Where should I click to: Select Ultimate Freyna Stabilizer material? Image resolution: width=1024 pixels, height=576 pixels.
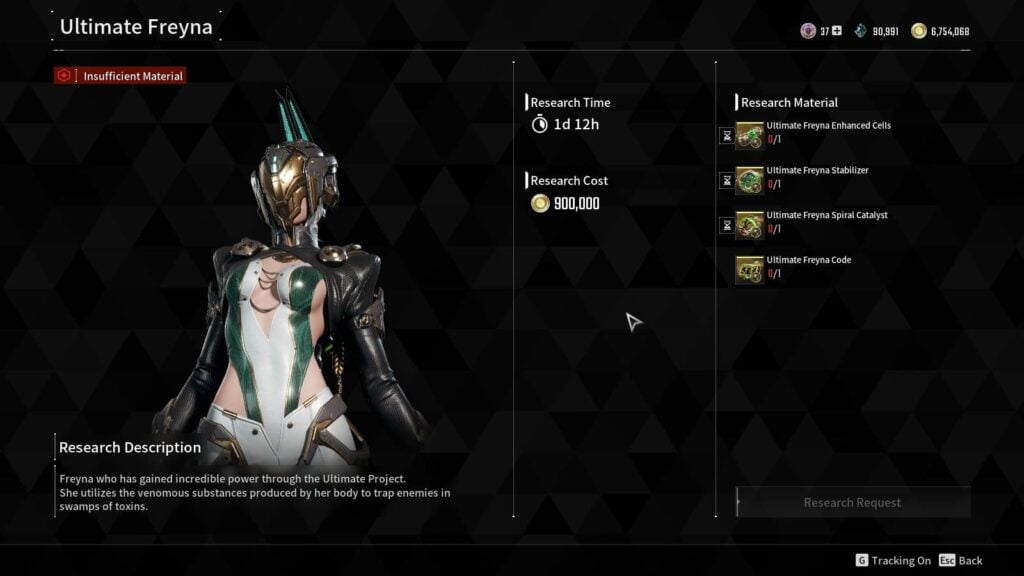[x=750, y=180]
